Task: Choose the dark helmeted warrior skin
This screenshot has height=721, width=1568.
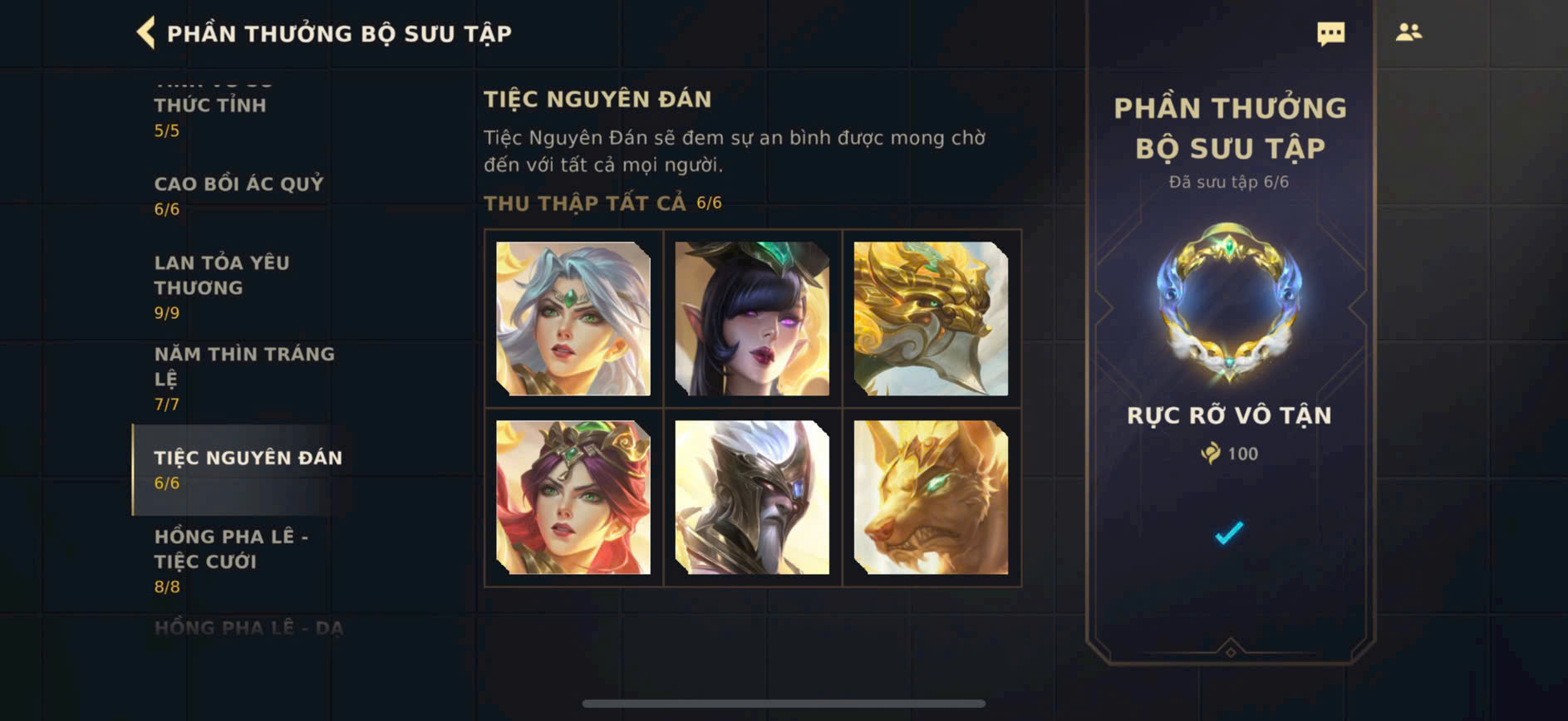Action: pyautogui.click(x=752, y=498)
